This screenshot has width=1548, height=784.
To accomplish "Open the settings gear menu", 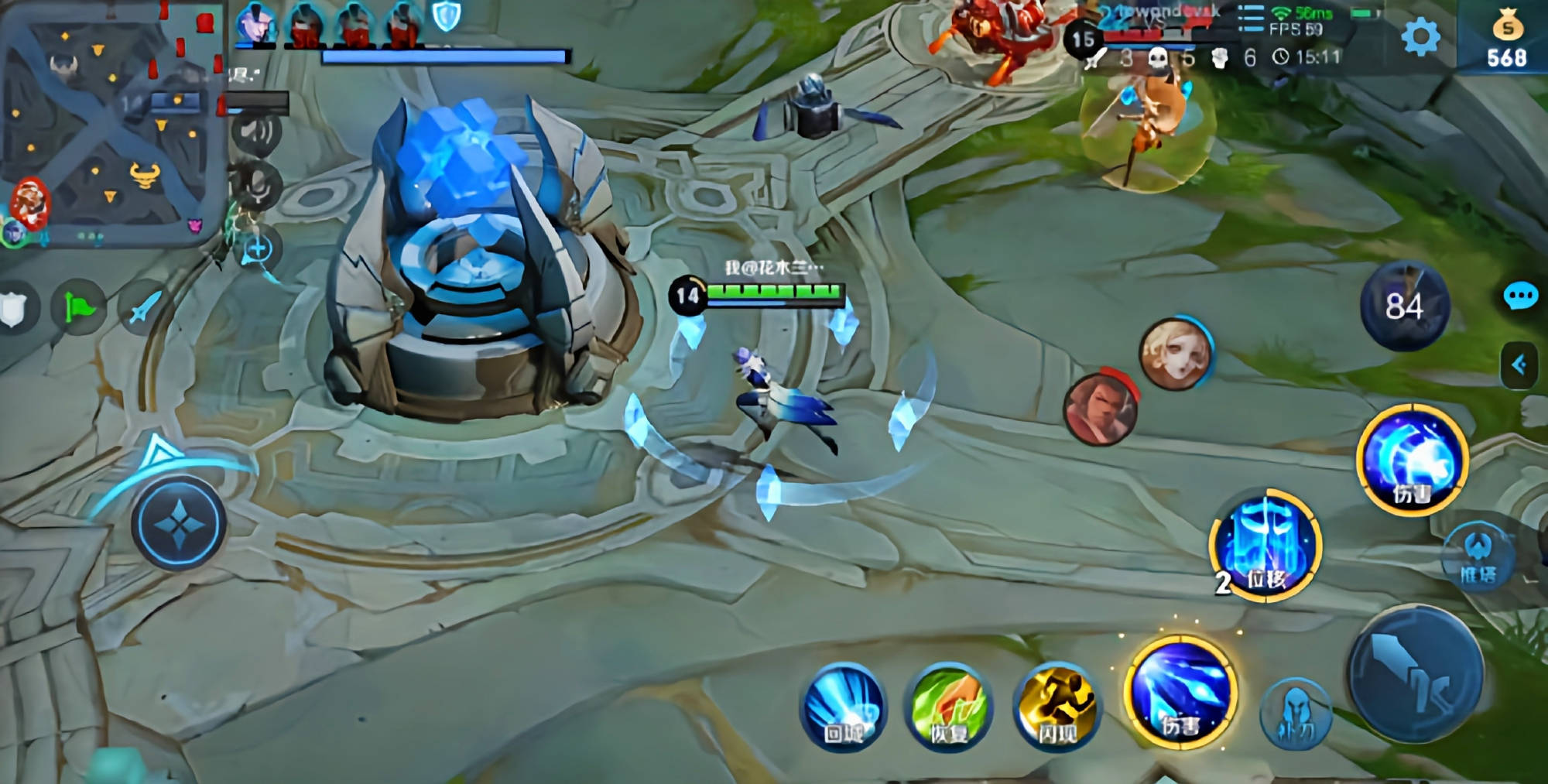I will pos(1420,36).
